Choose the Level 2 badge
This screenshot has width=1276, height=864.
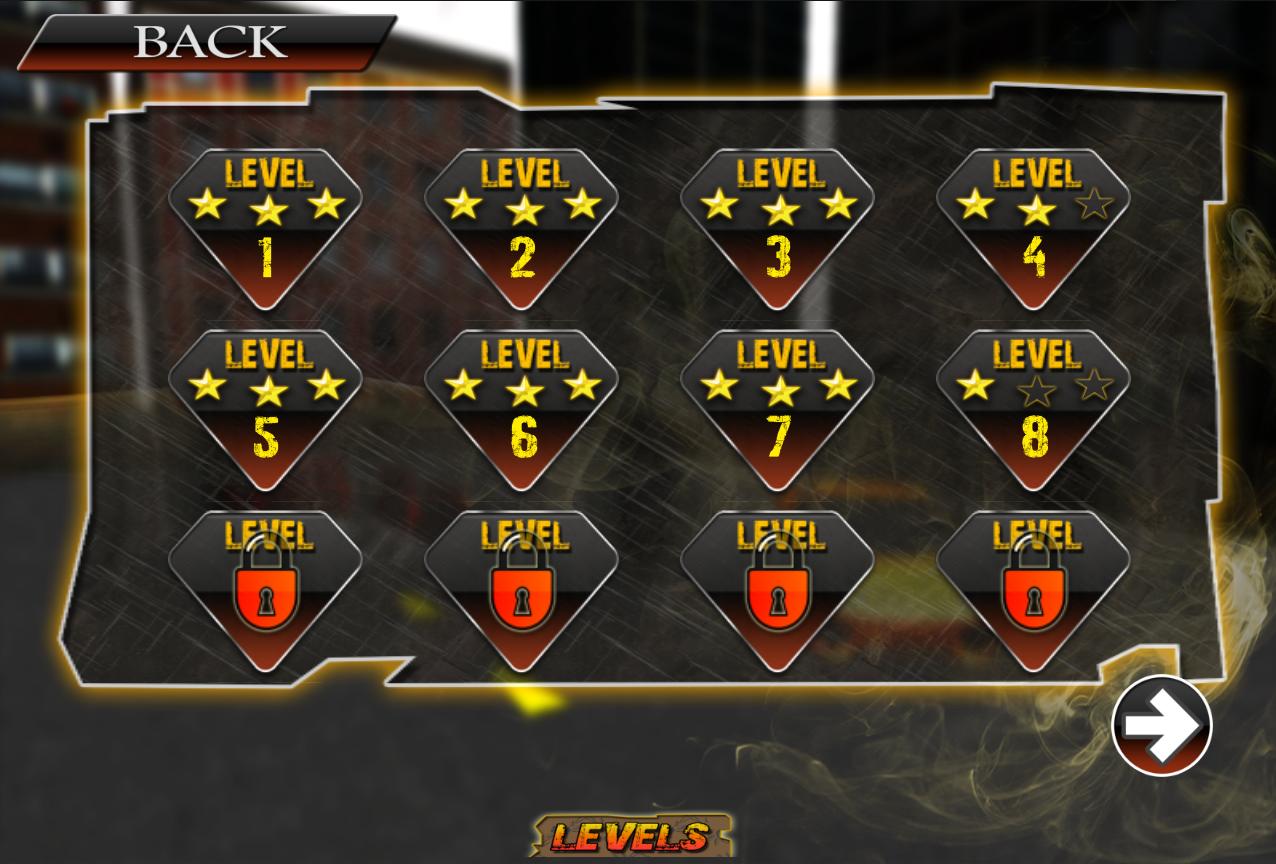pyautogui.click(x=521, y=226)
